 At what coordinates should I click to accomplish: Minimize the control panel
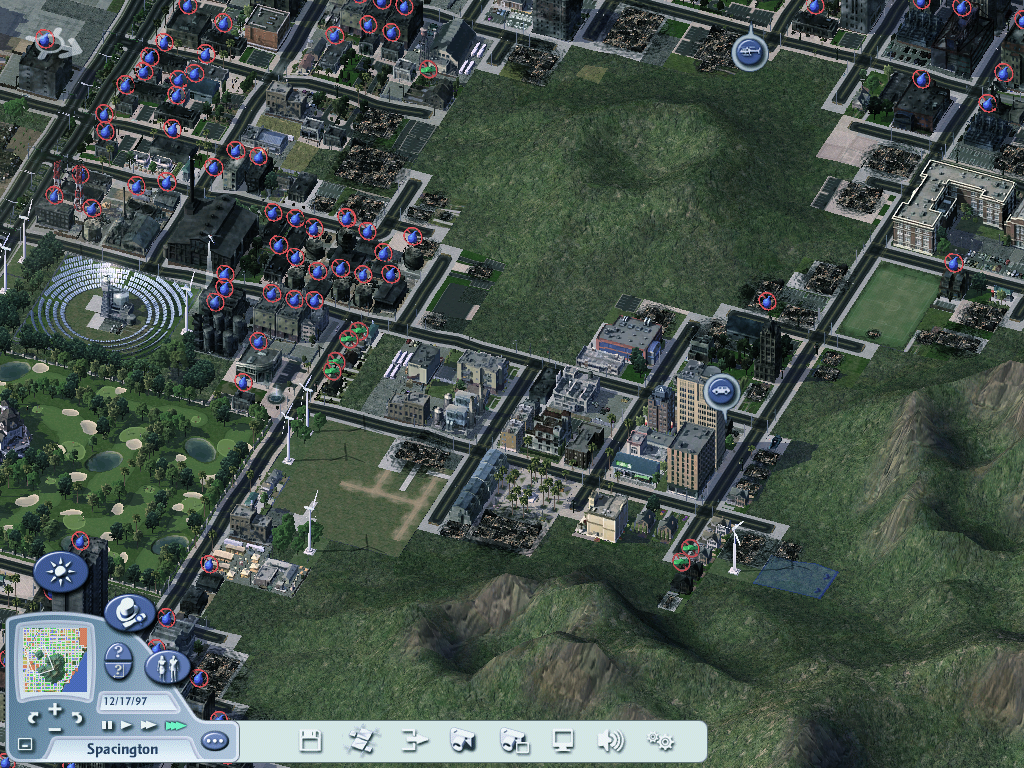(25, 744)
